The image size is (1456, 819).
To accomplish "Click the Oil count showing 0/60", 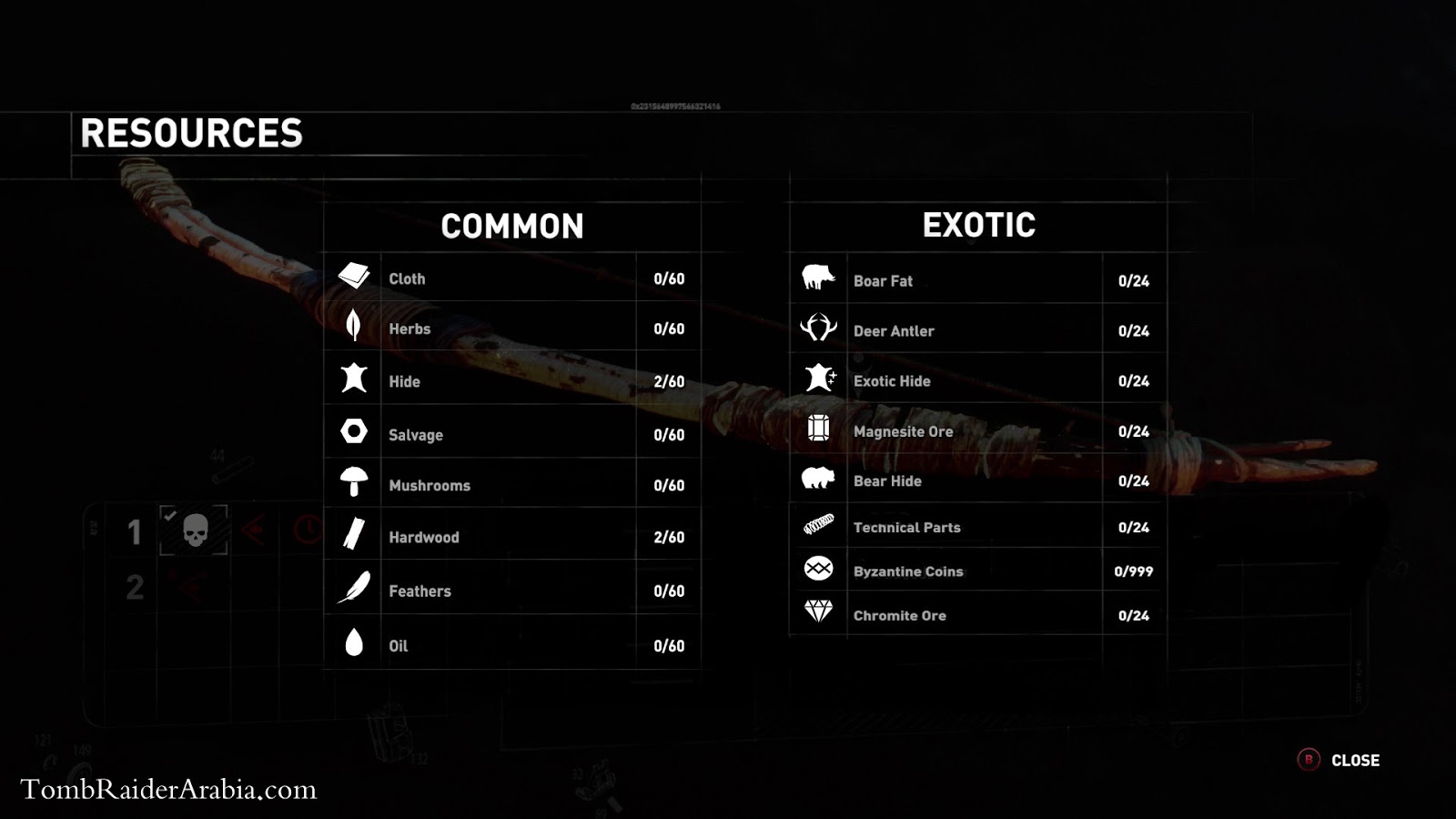I will (669, 645).
